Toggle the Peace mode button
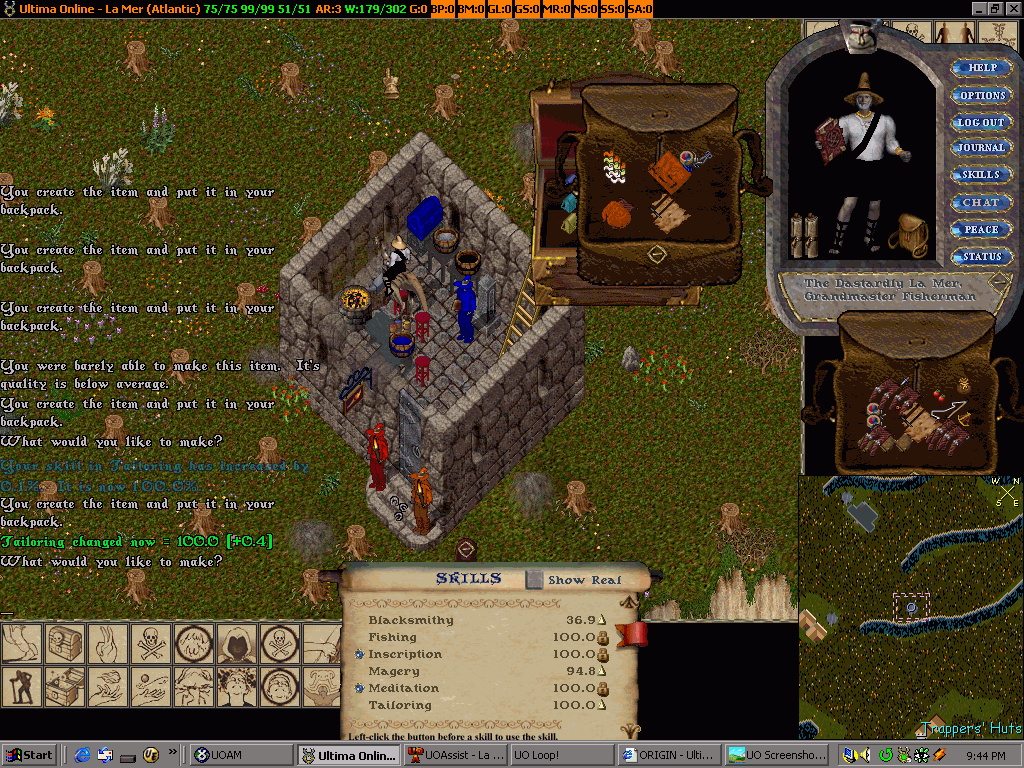The image size is (1024, 768). click(x=981, y=229)
